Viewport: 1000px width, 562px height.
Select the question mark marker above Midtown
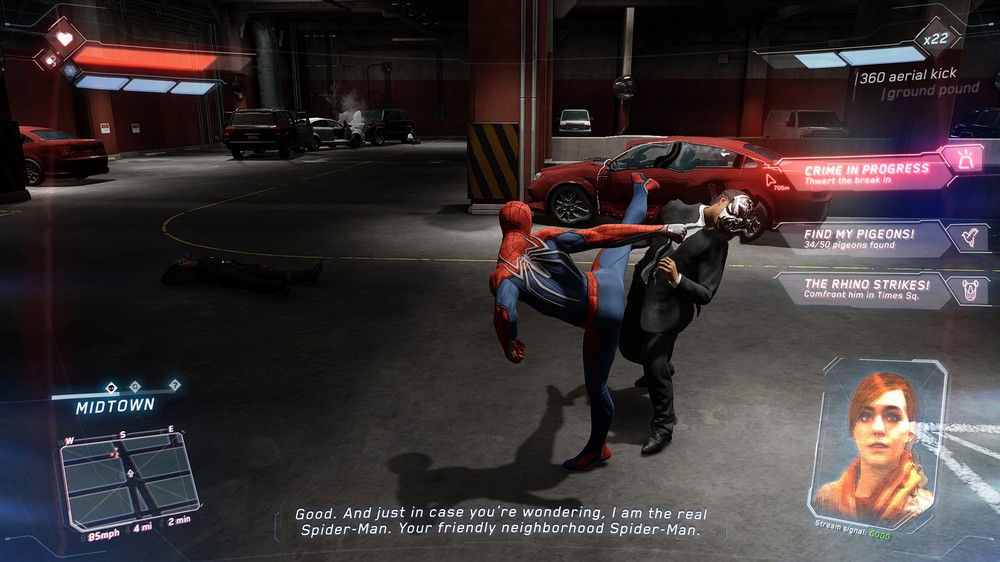pyautogui.click(x=175, y=385)
